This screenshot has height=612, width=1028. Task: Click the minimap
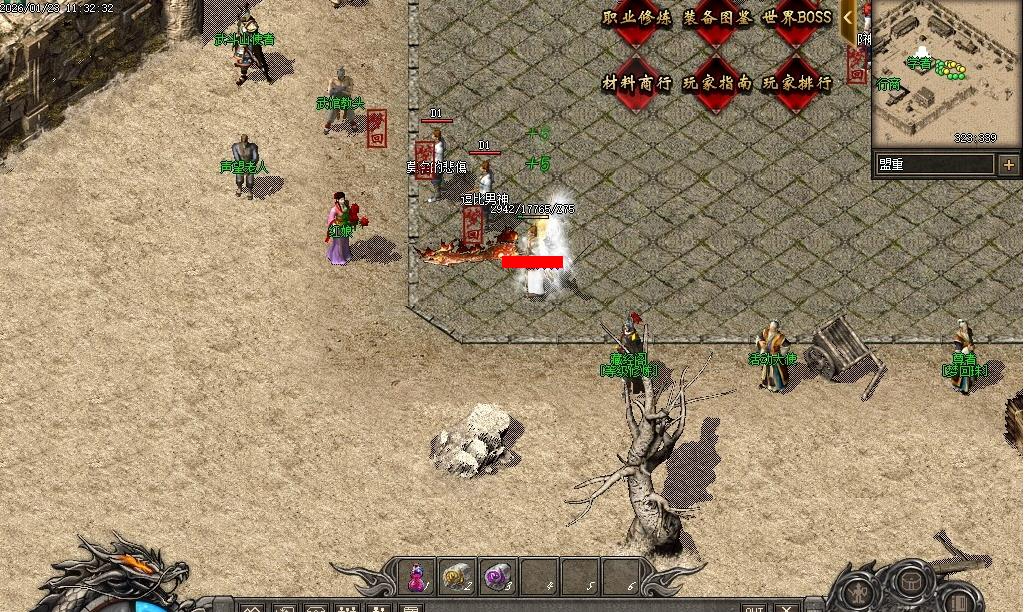pyautogui.click(x=944, y=75)
